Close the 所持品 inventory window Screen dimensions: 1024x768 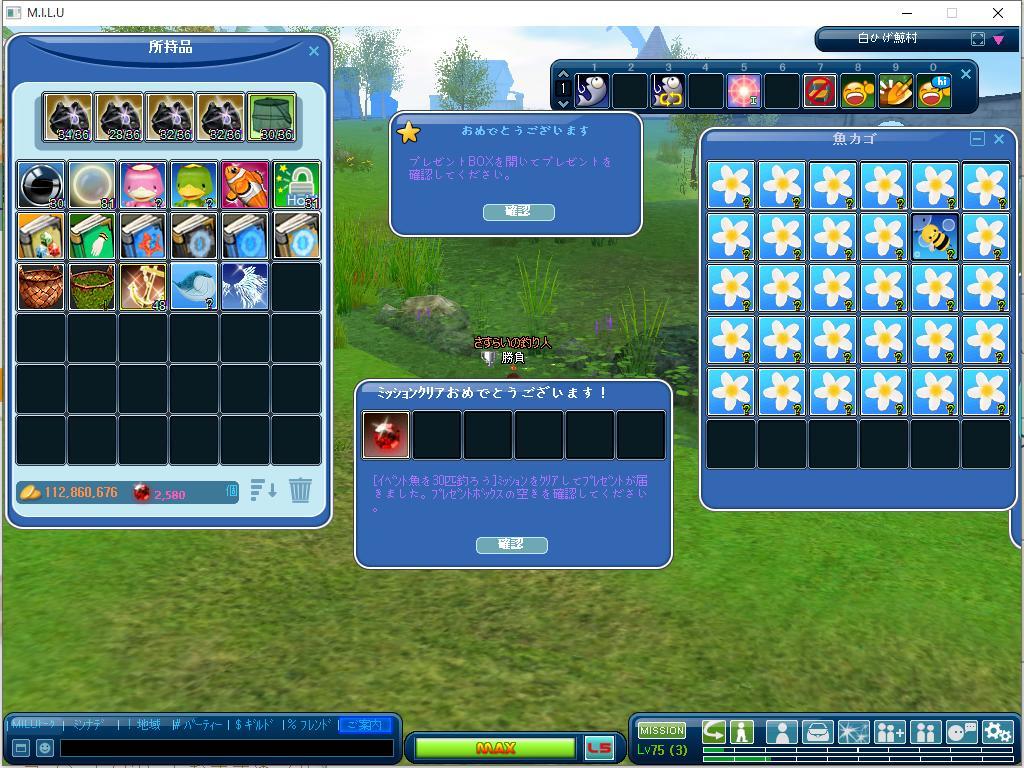click(314, 51)
